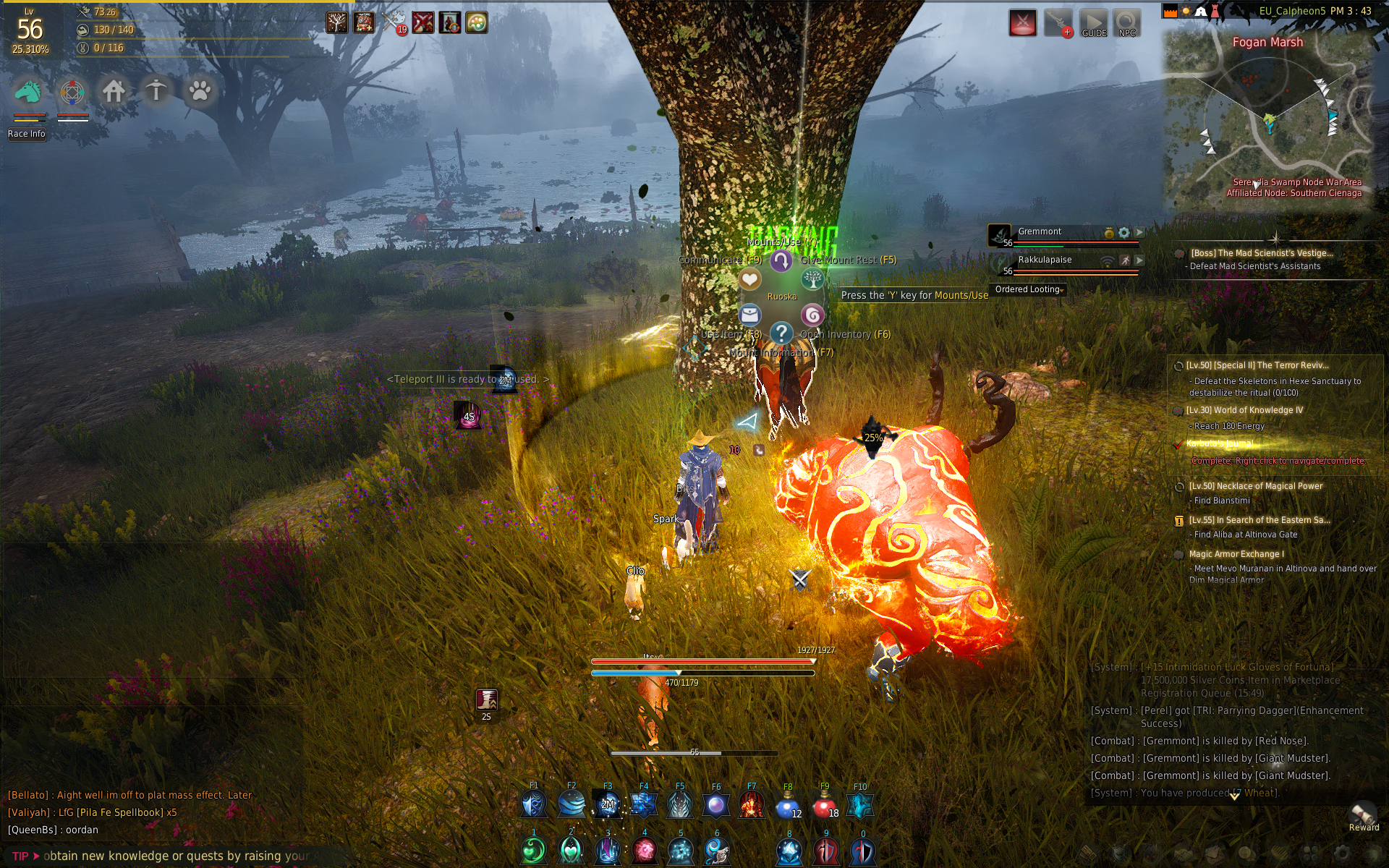The height and width of the screenshot is (868, 1389).
Task: Select the horse mount icon
Action: point(29,92)
